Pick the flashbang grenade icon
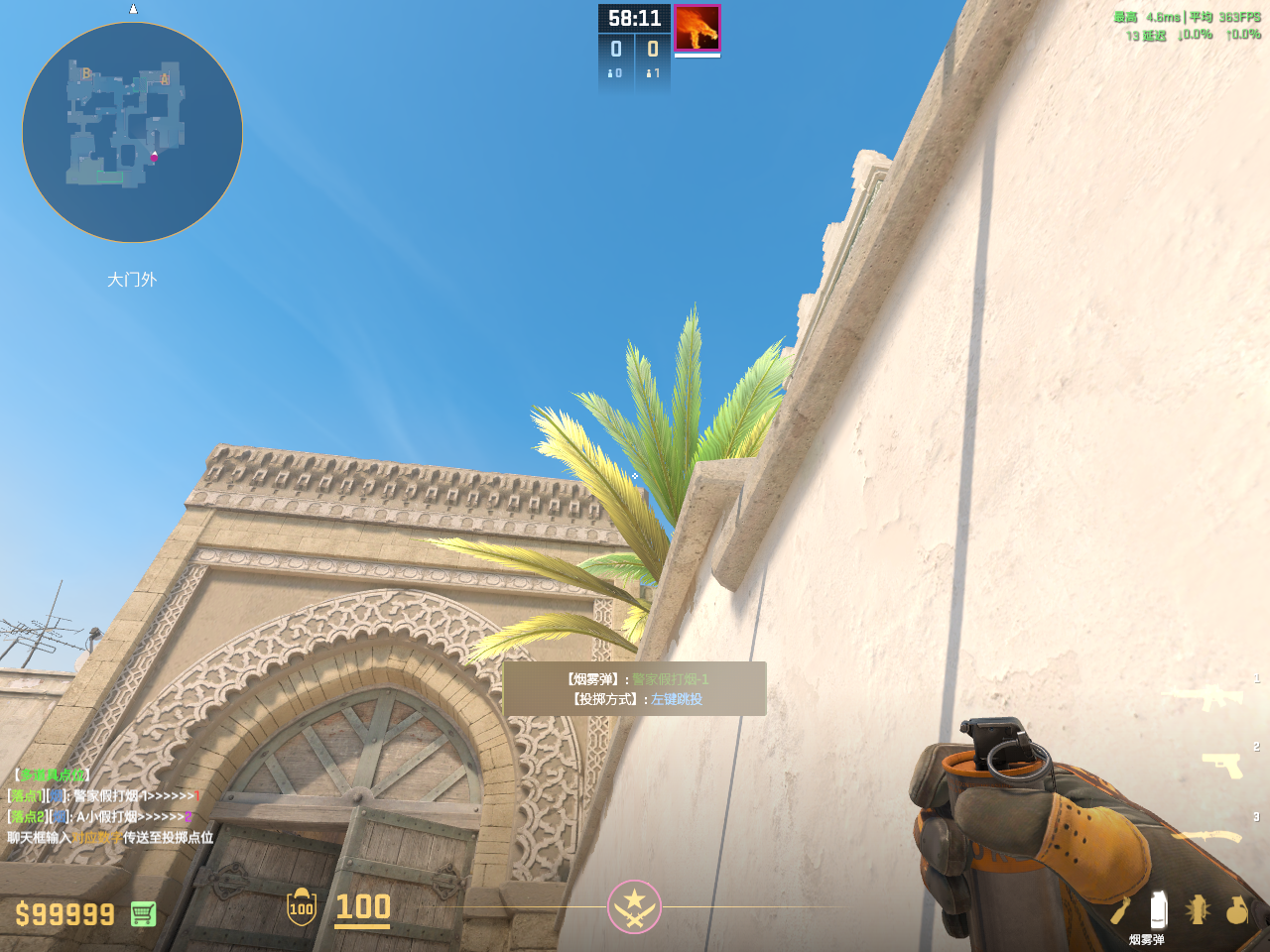1270x952 pixels. click(1198, 909)
